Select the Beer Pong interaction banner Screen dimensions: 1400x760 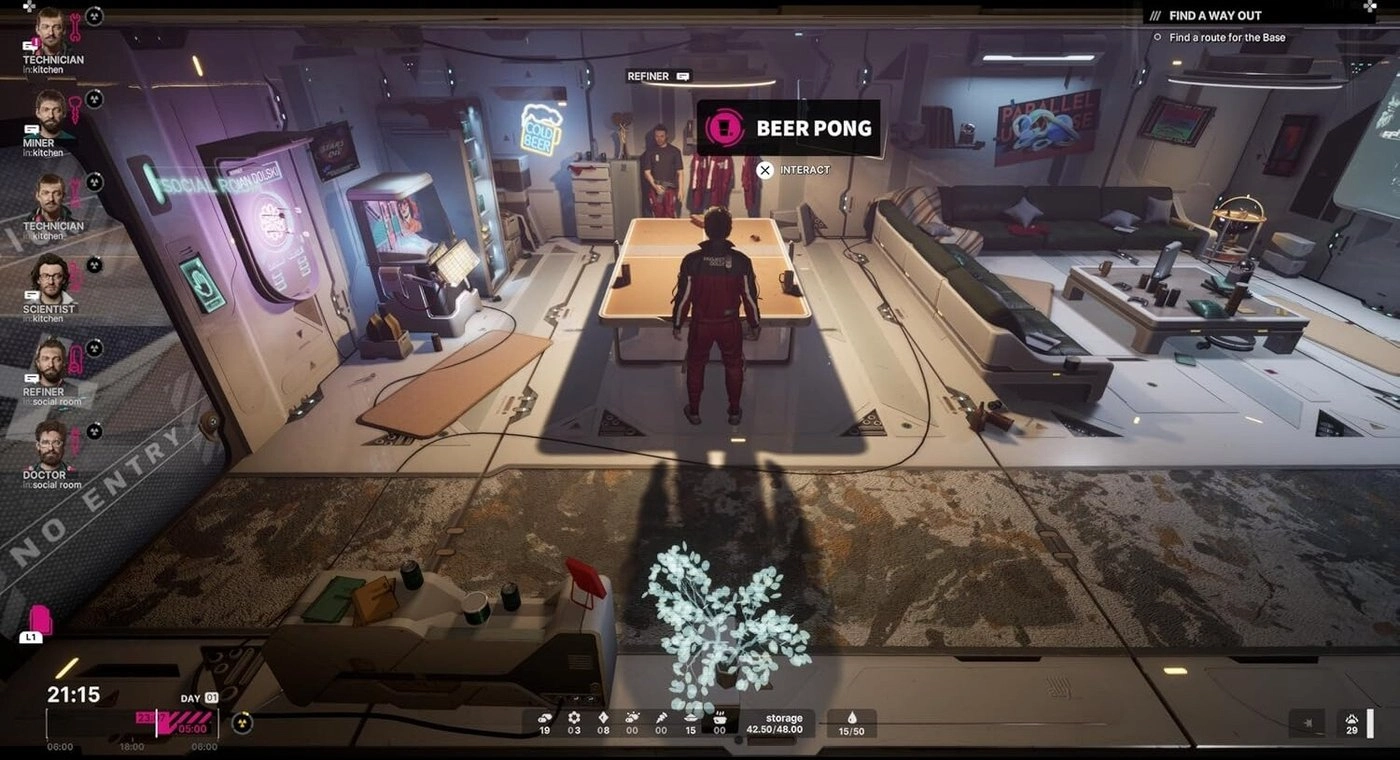pos(788,128)
